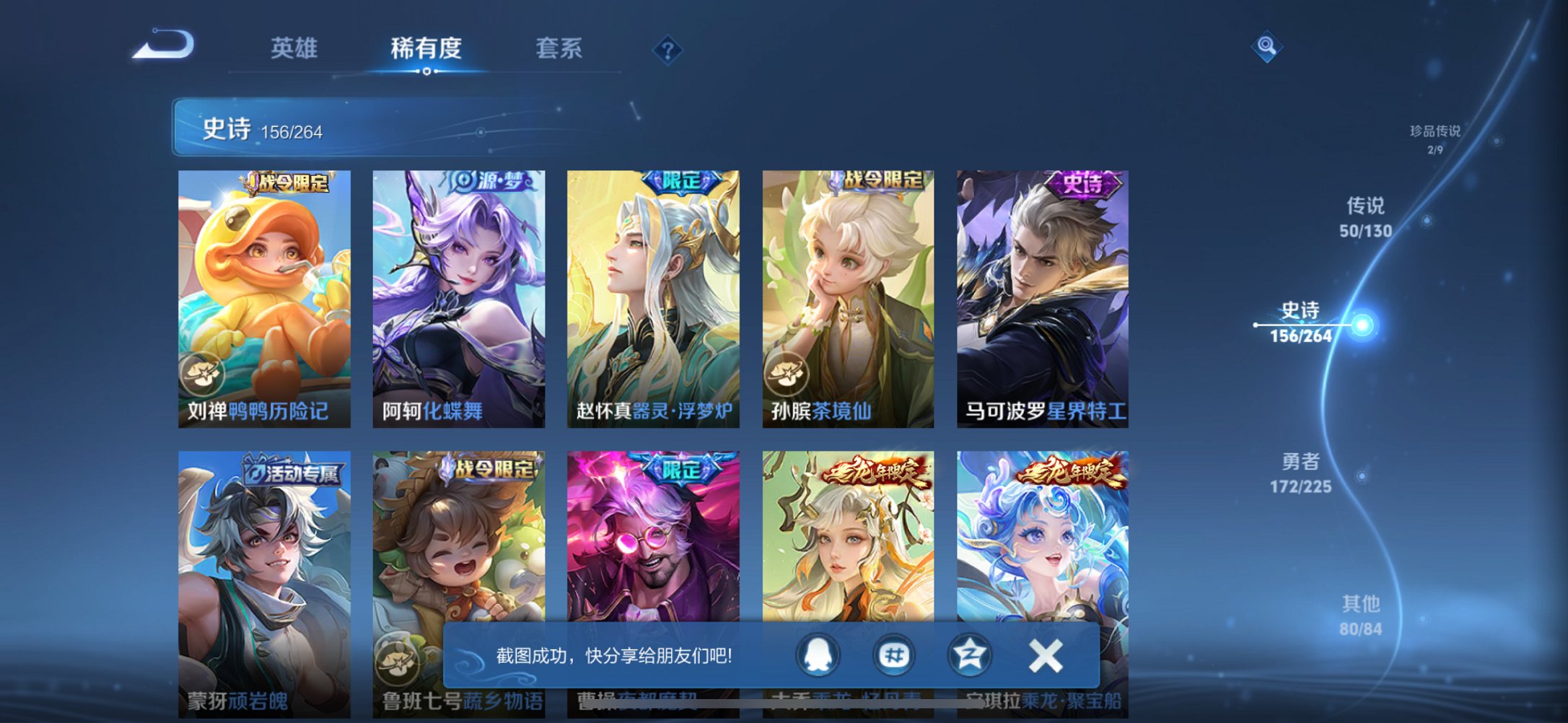Open help via the question mark icon
This screenshot has width=1568, height=723.
pyautogui.click(x=667, y=51)
